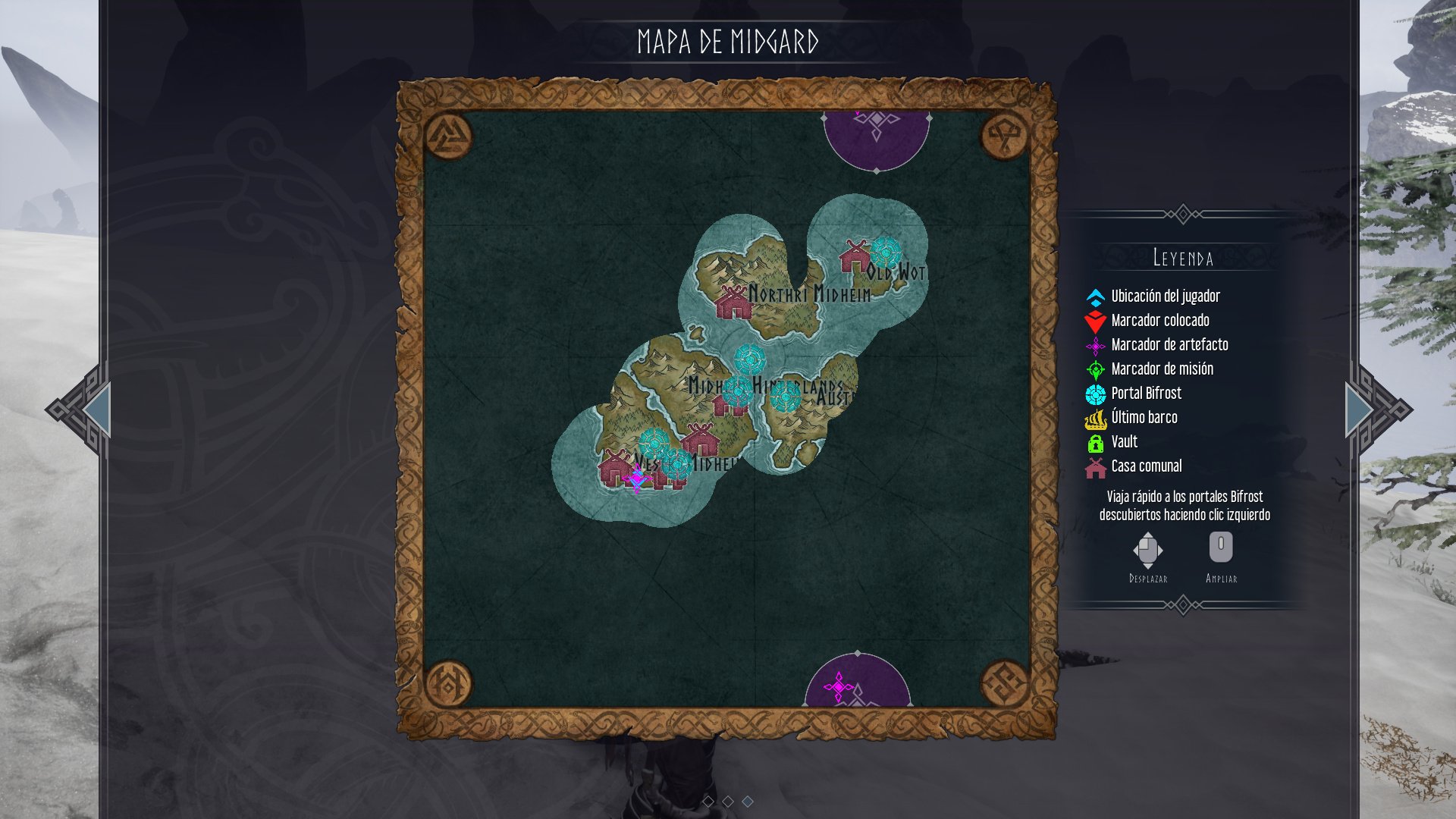Select the longhouse marker at Northri Midheim
Viewport: 1456px width, 819px height.
click(733, 303)
